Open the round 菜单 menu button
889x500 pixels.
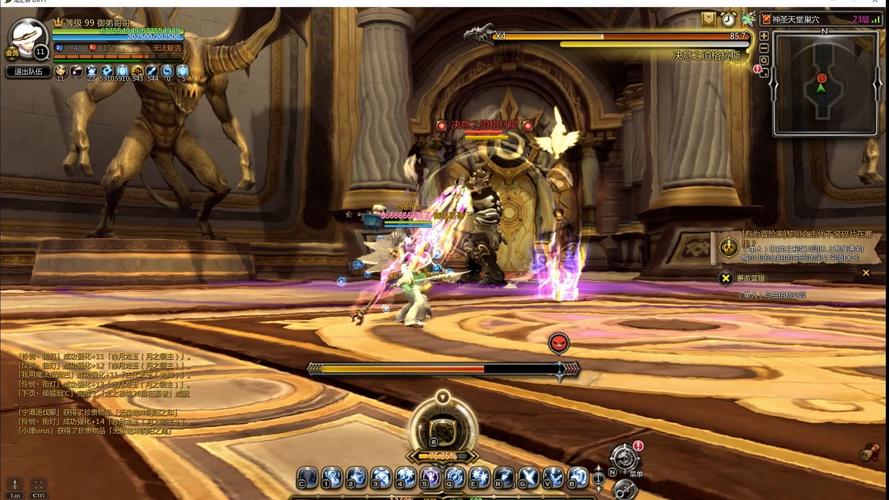pos(625,460)
